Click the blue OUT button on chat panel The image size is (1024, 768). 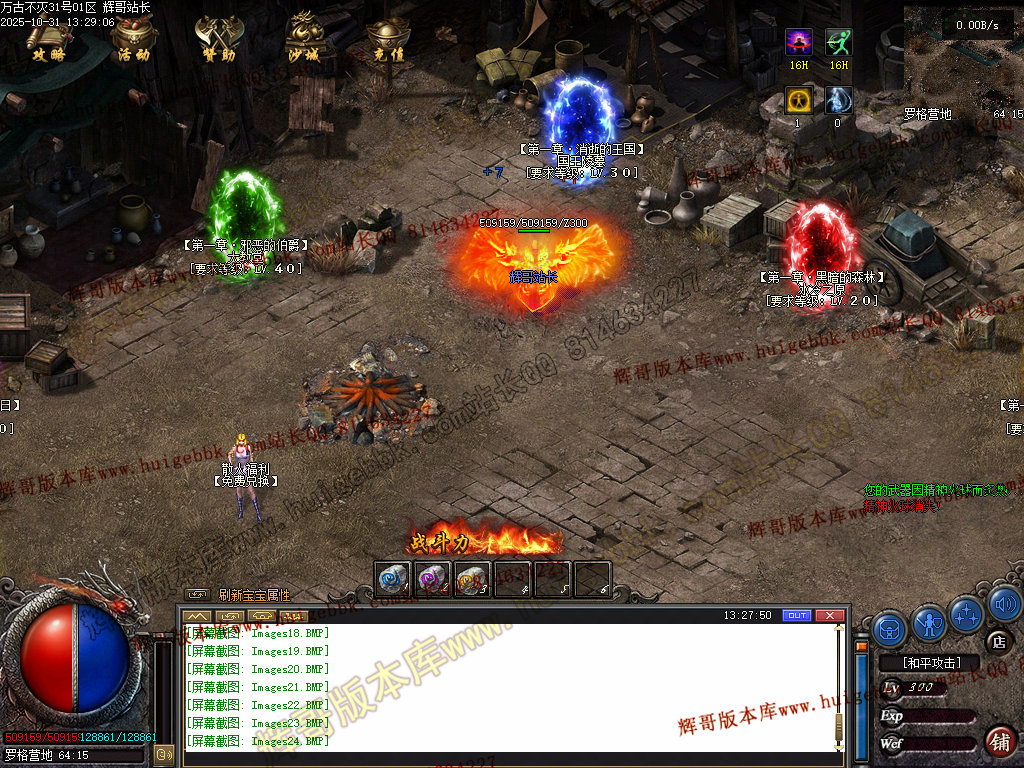click(x=796, y=615)
